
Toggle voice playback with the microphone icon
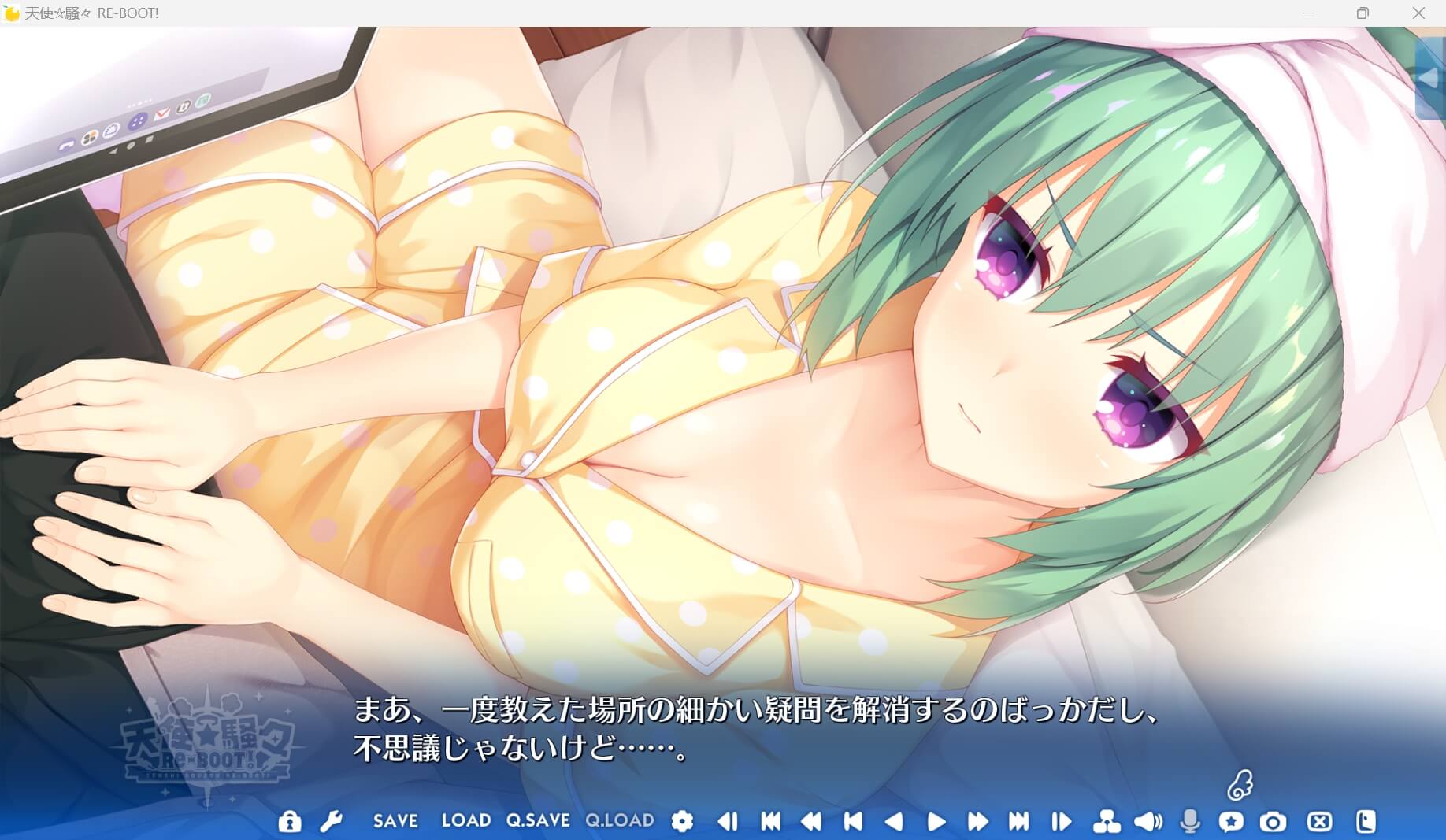coord(1189,820)
